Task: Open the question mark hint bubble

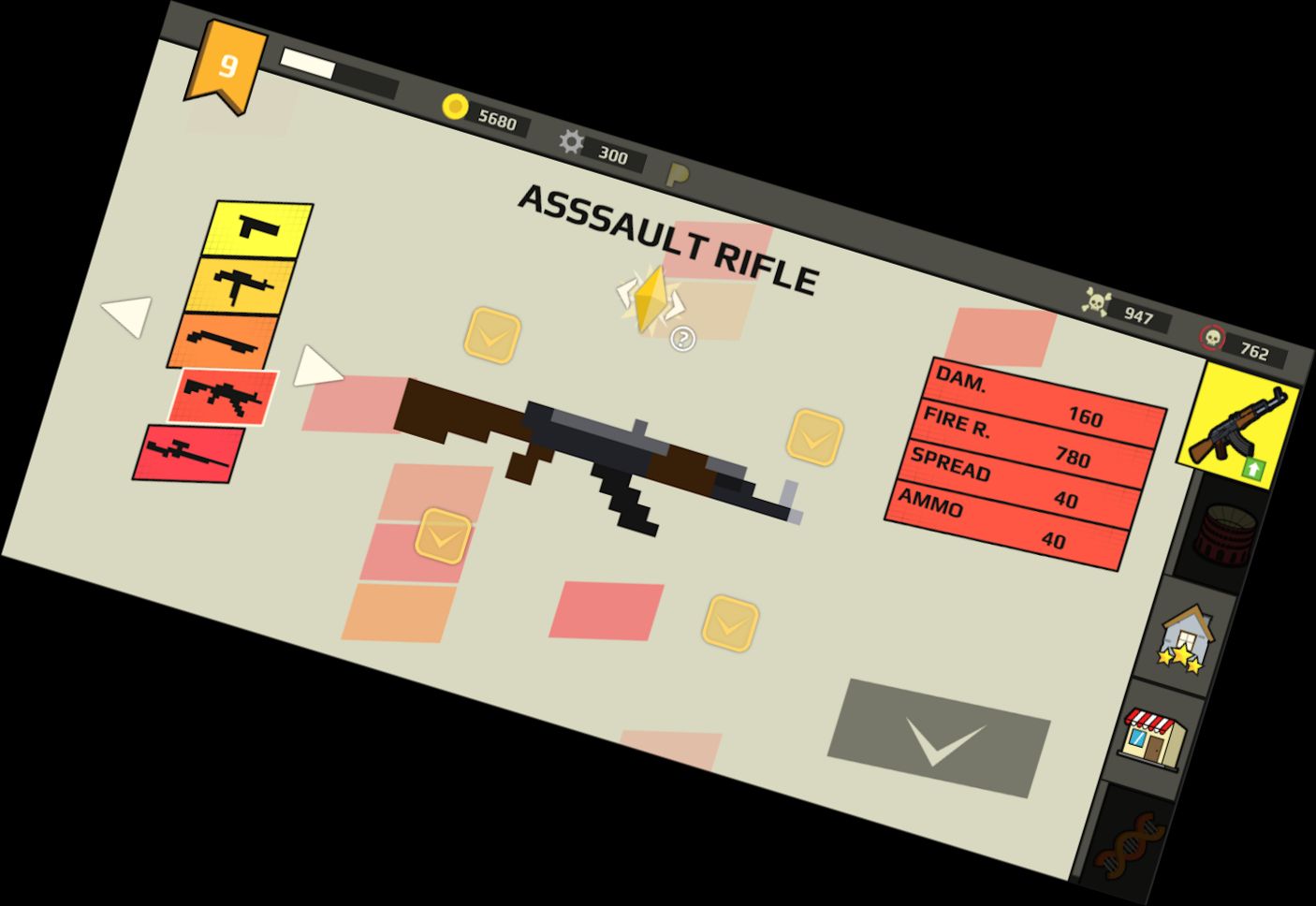Action: point(682,337)
